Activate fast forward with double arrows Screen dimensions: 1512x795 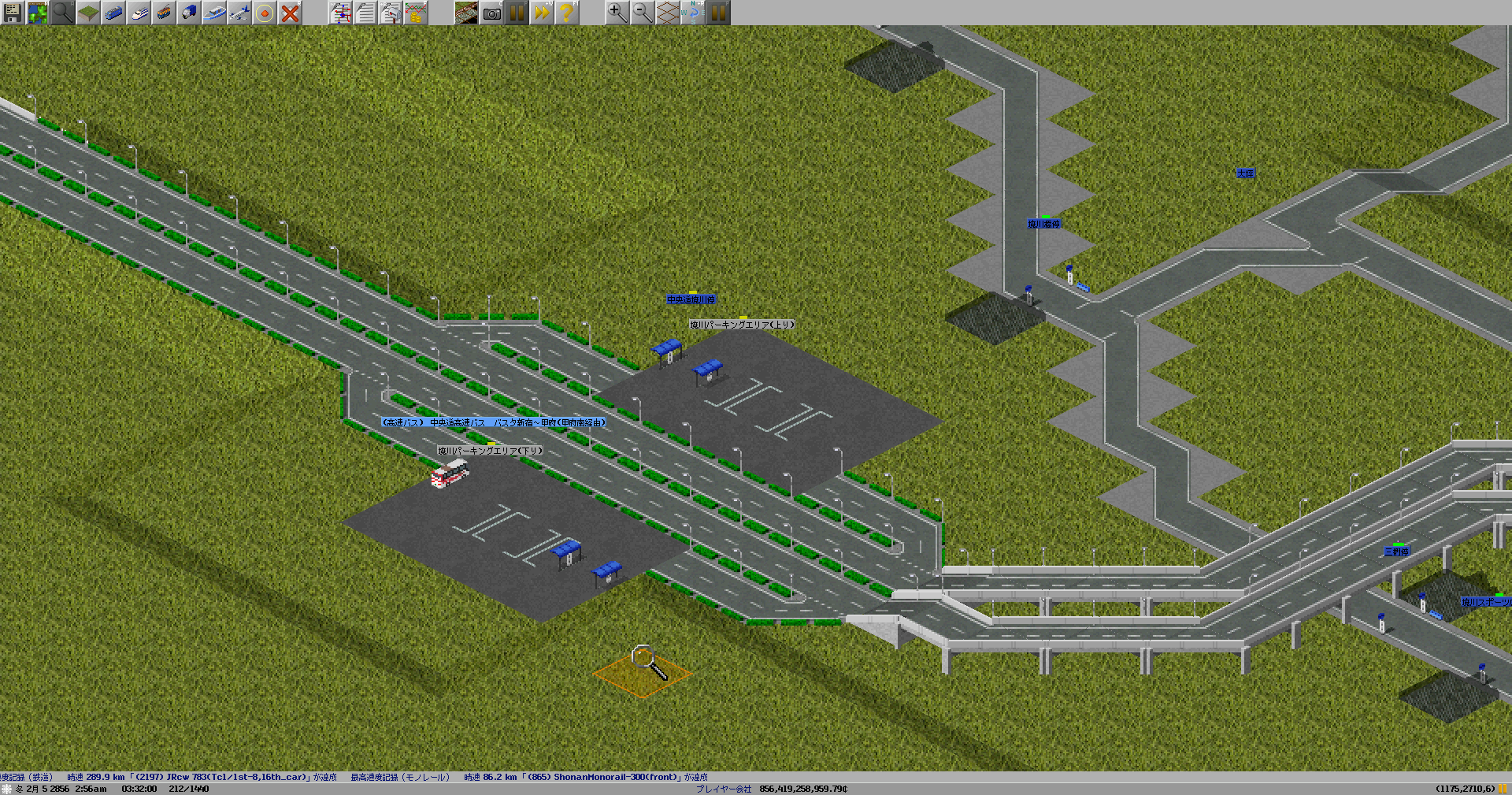tap(542, 13)
